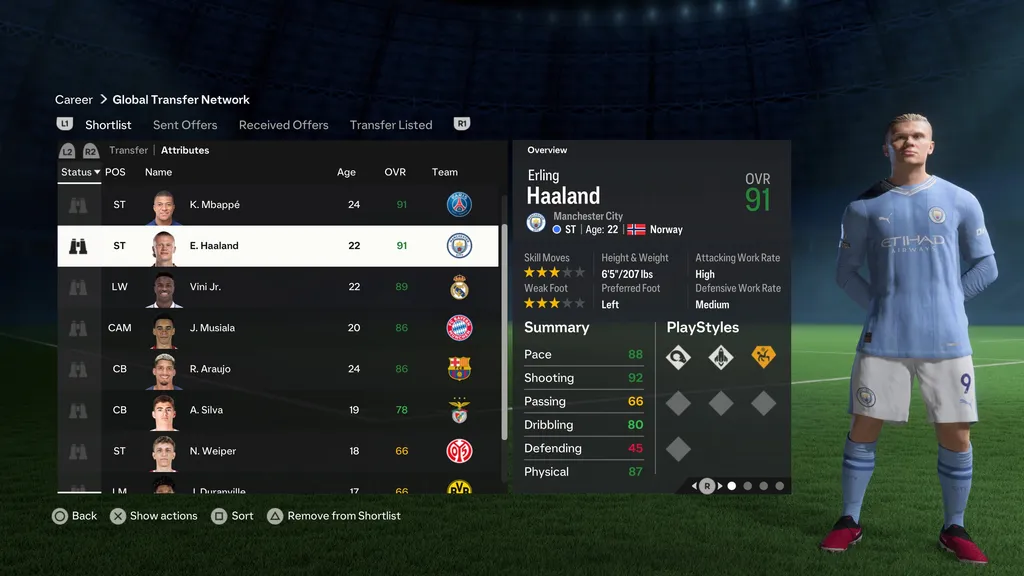Screen dimensions: 1024x576
Task: Click the first gold PlayStyle icon
Action: (x=763, y=357)
